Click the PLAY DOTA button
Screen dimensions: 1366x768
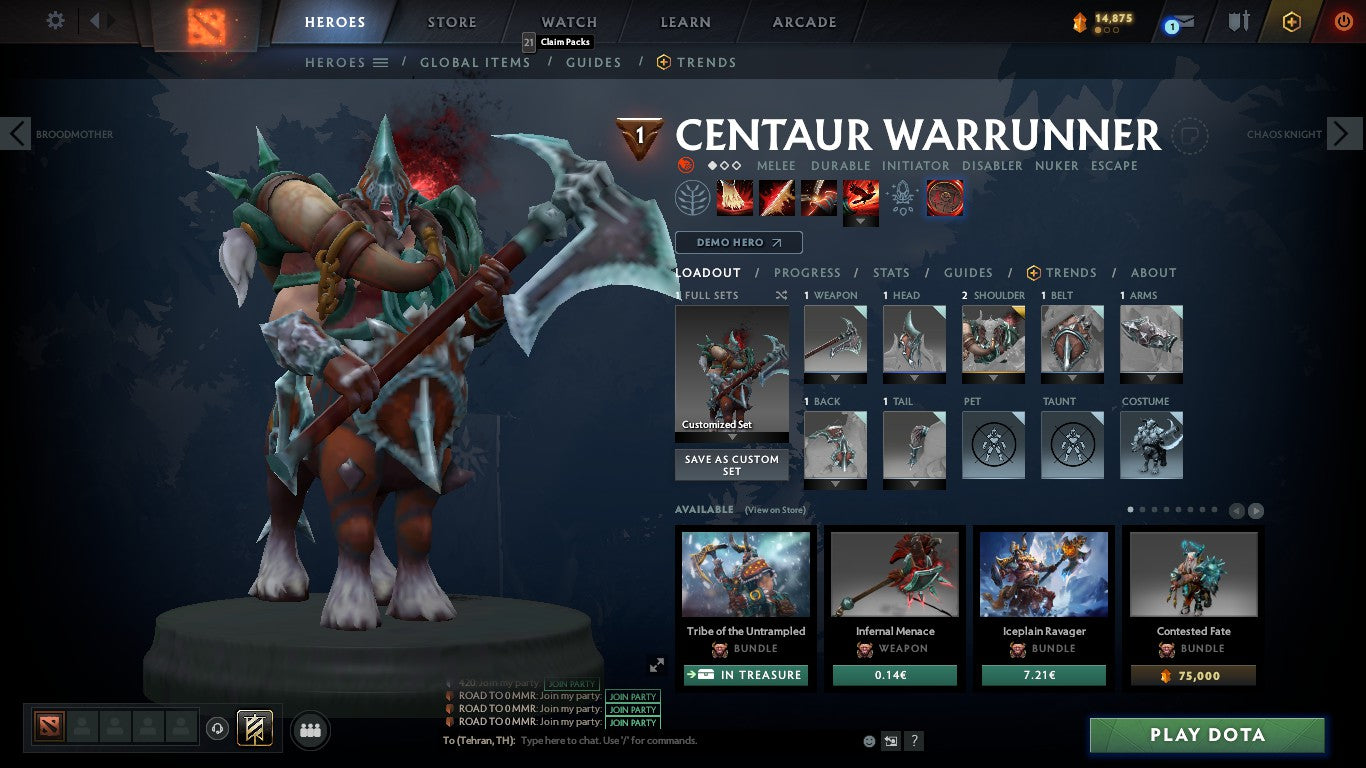tap(1207, 735)
